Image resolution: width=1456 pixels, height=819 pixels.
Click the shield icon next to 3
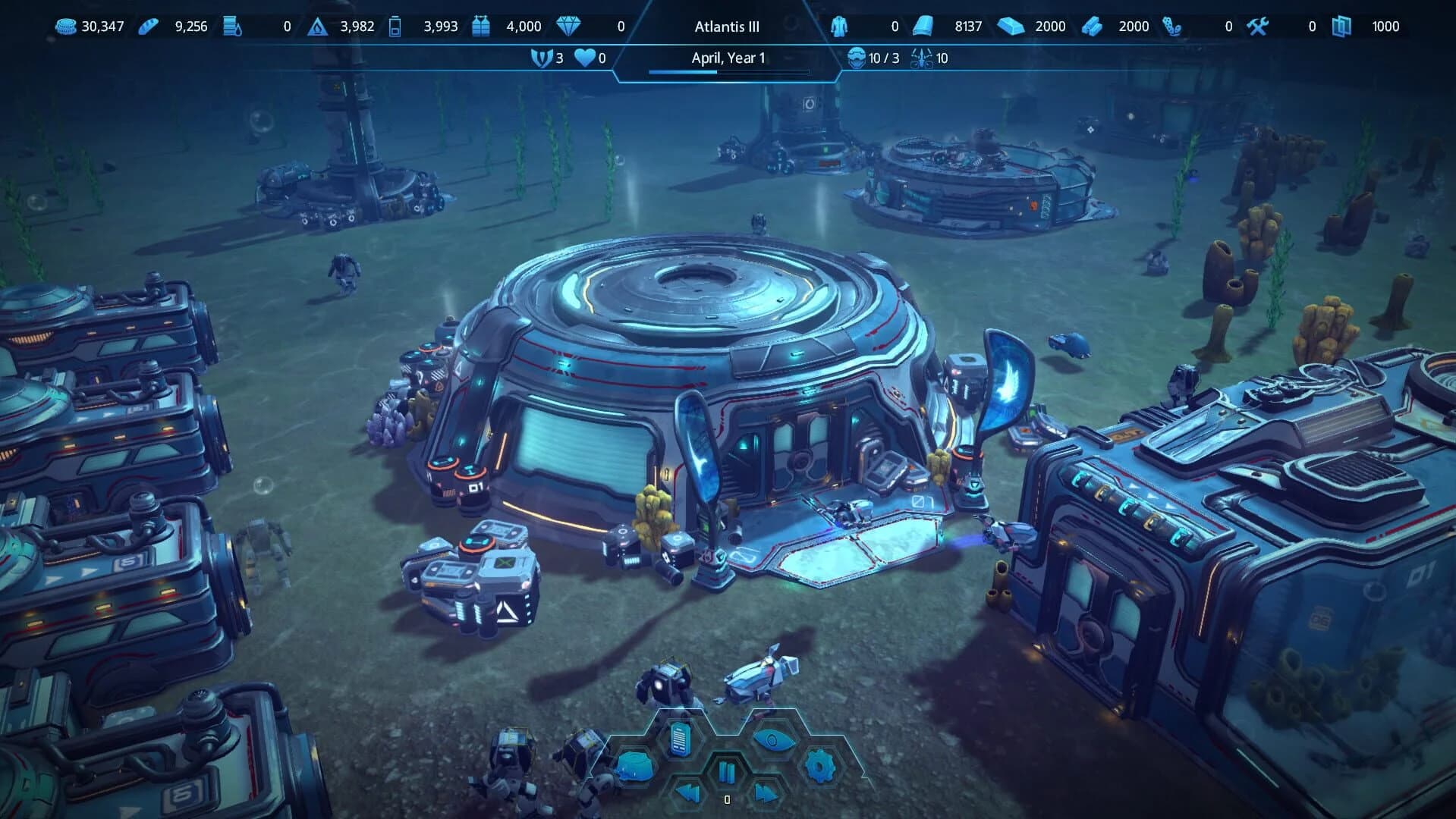click(x=539, y=58)
